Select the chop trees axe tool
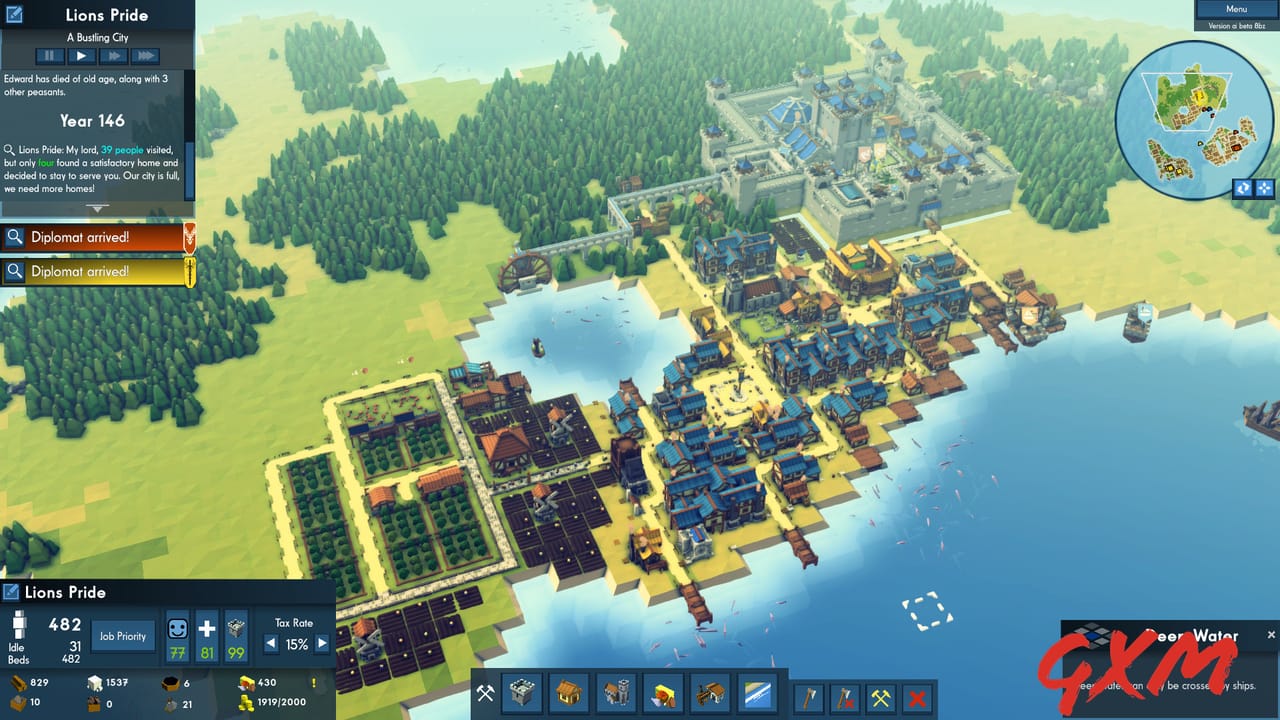 (x=810, y=697)
